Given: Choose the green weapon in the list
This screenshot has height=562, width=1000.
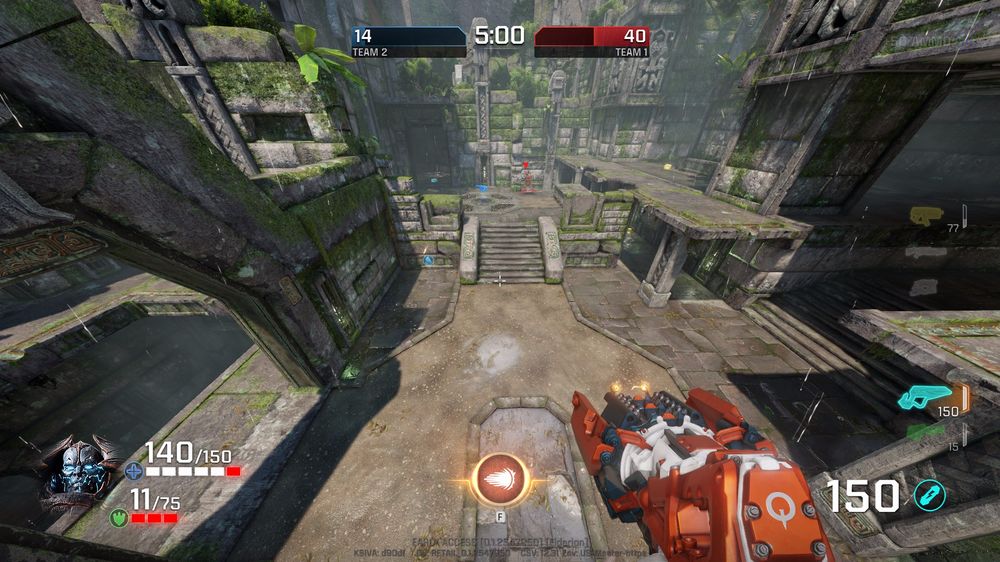Looking at the screenshot, I should [x=926, y=432].
